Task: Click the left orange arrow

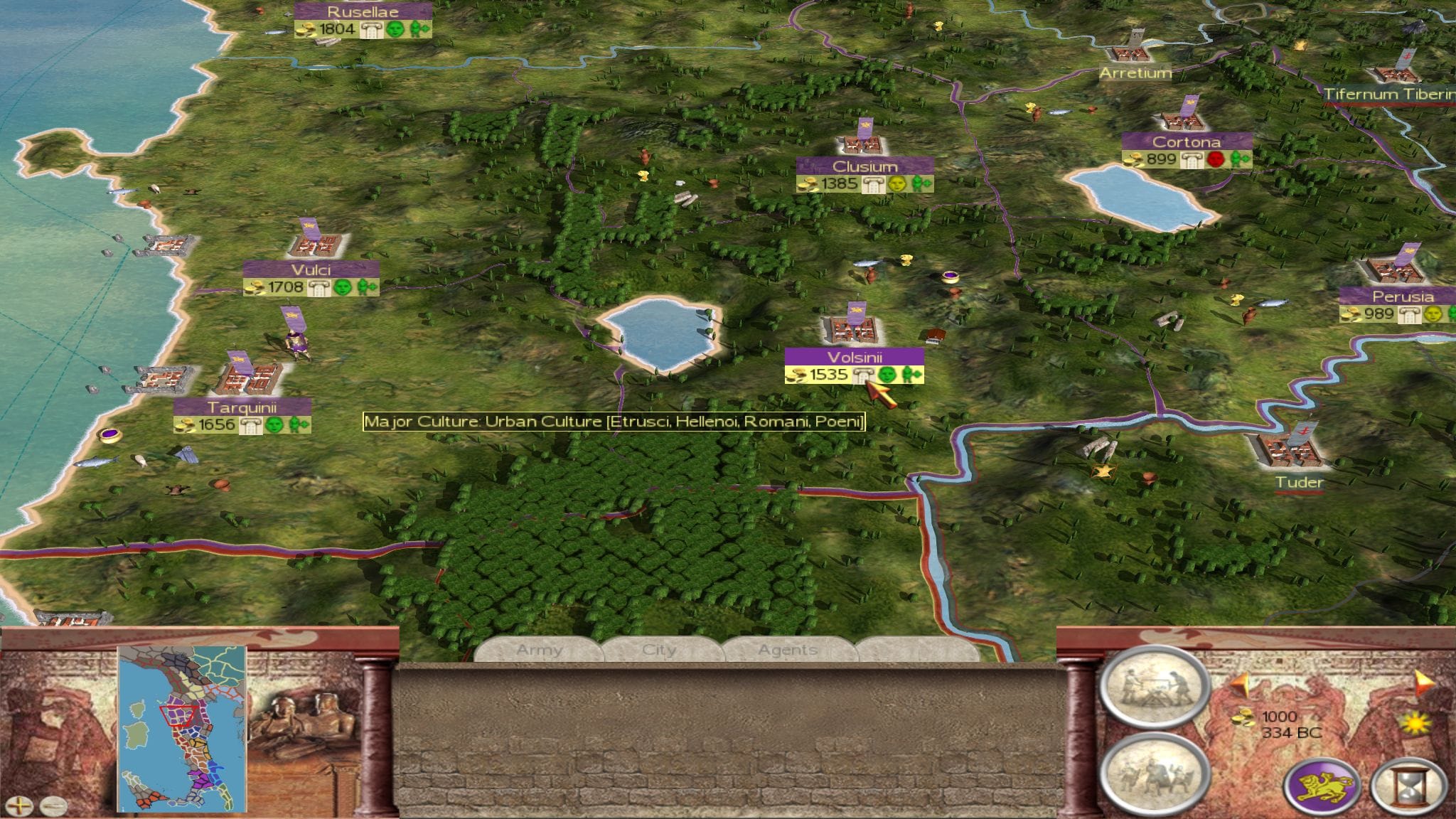Action: tap(1241, 685)
